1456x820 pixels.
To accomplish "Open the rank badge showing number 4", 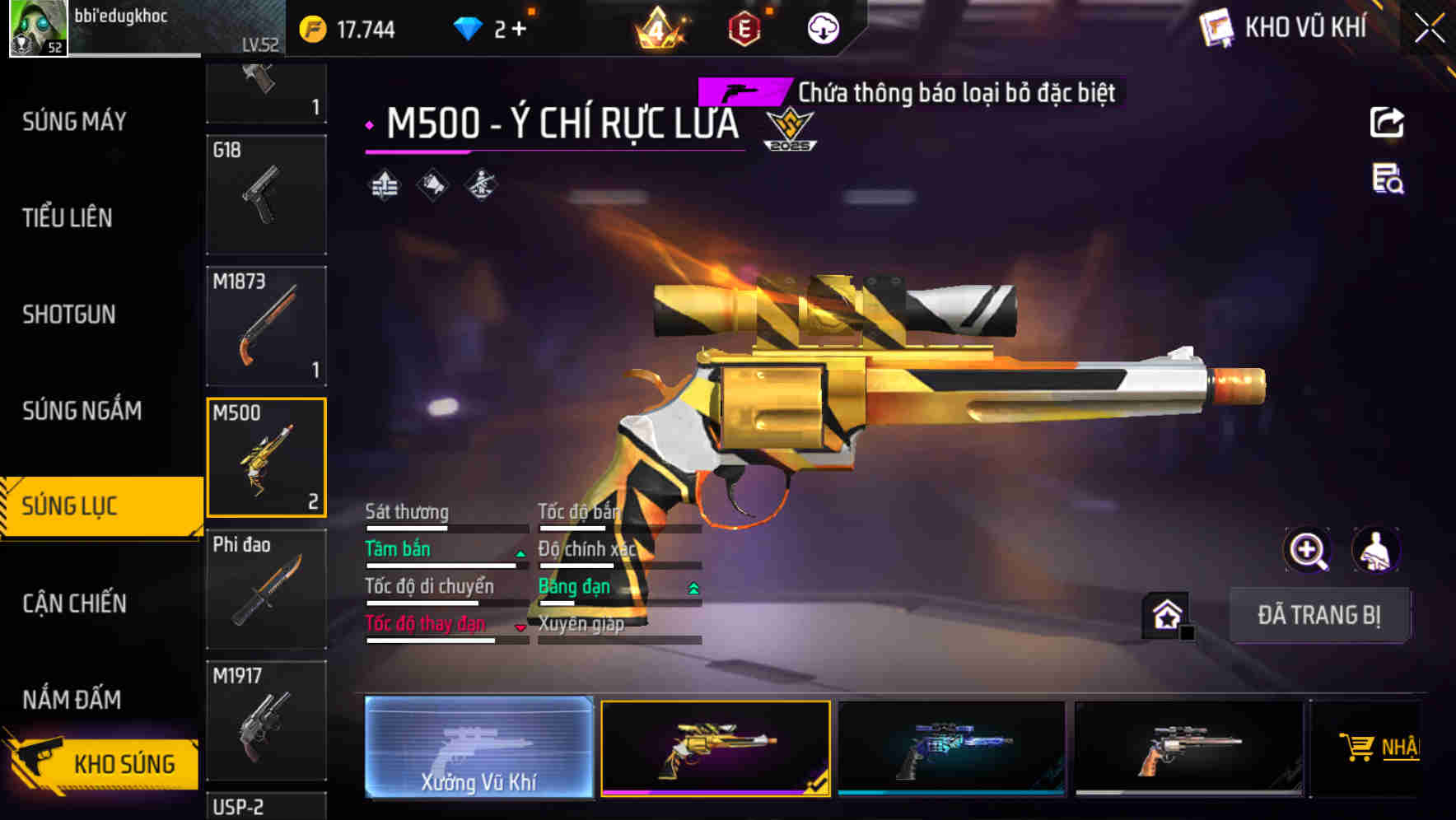I will (x=659, y=27).
